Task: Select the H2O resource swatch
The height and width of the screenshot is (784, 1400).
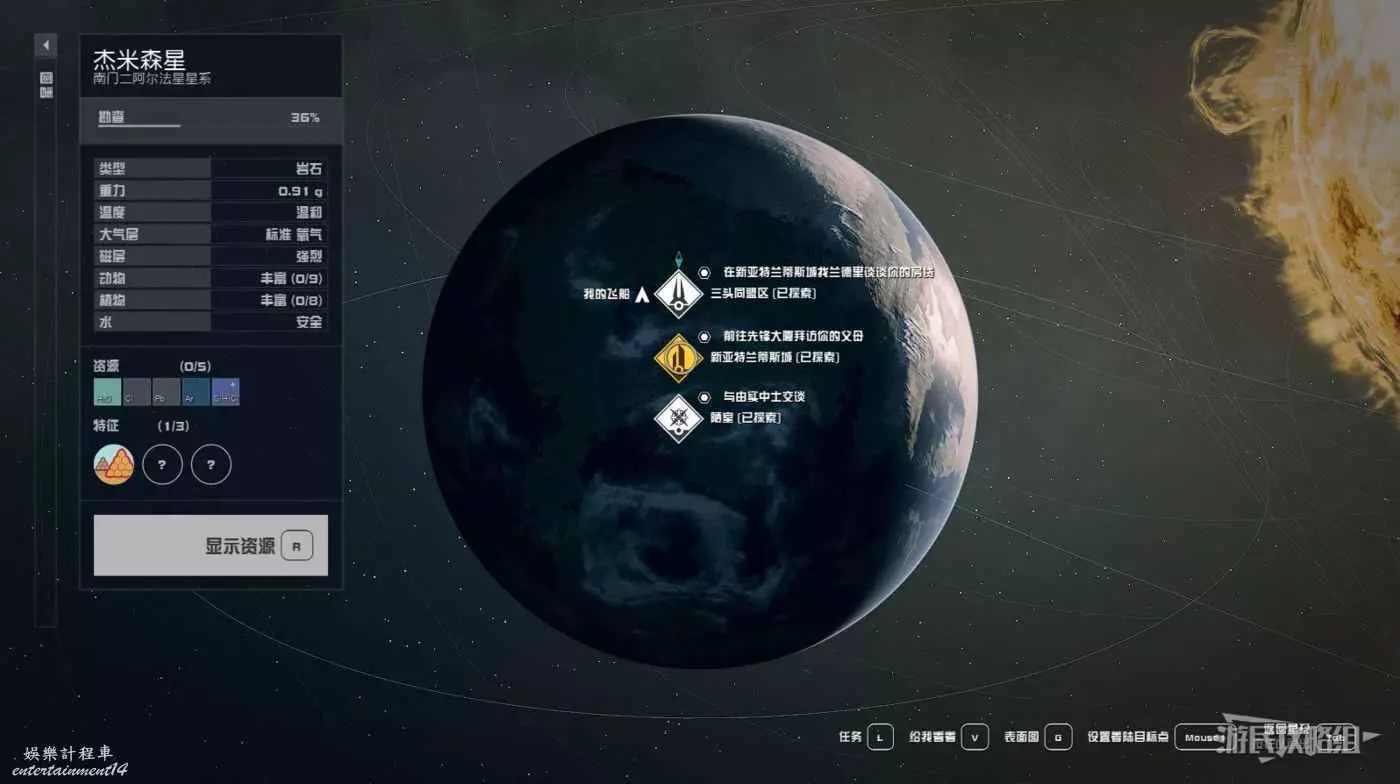Action: [107, 392]
